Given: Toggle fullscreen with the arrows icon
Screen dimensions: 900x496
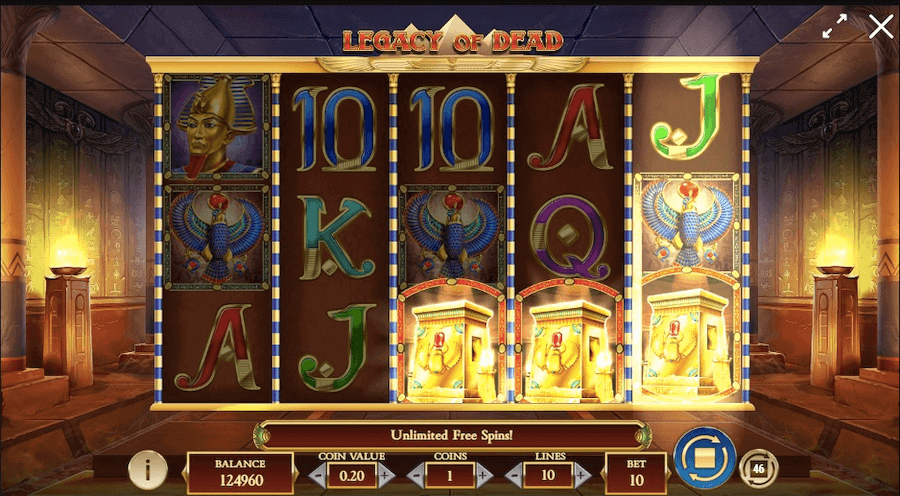Looking at the screenshot, I should tap(835, 28).
